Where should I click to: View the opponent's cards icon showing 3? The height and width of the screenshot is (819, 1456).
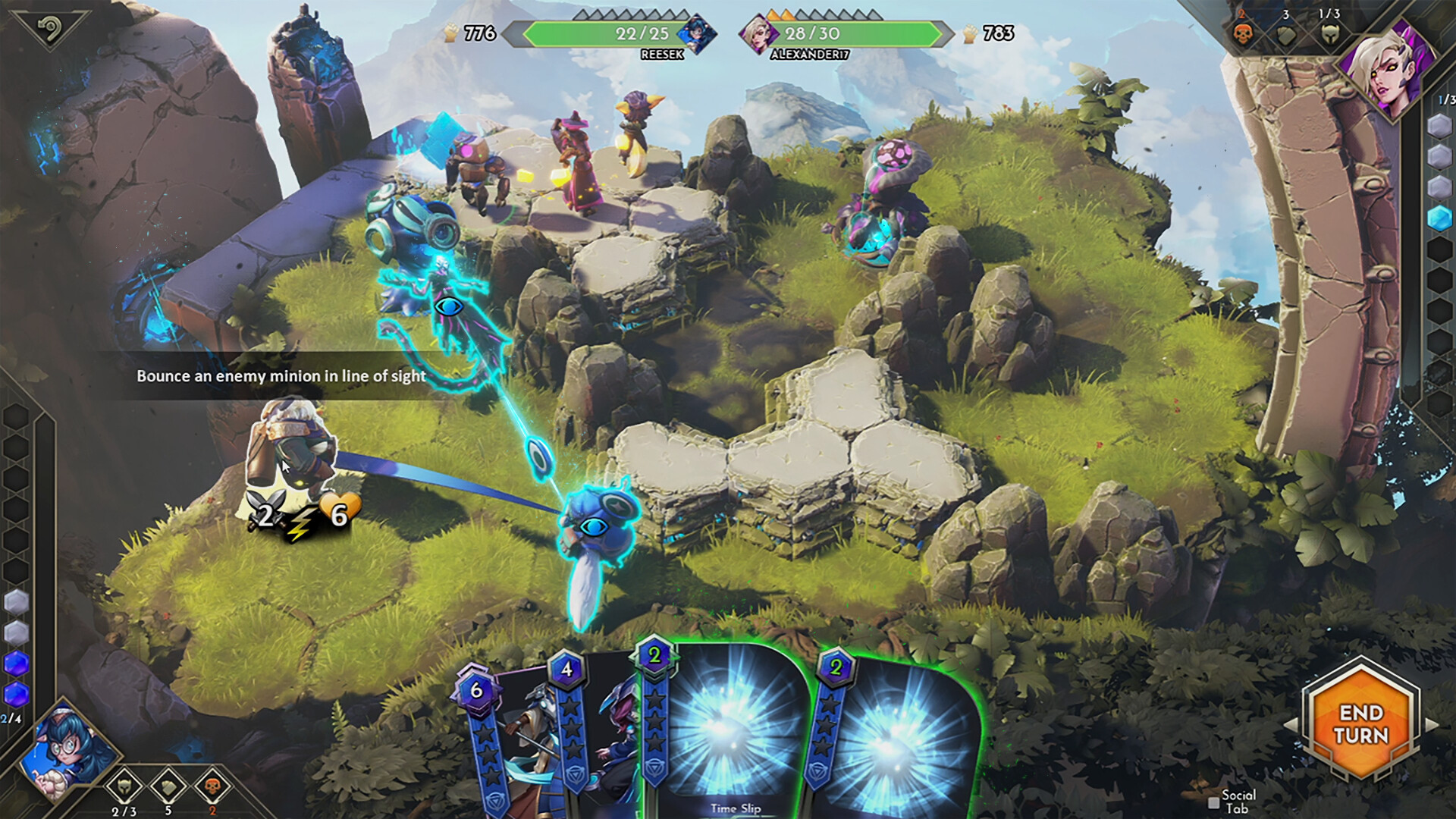[1285, 34]
